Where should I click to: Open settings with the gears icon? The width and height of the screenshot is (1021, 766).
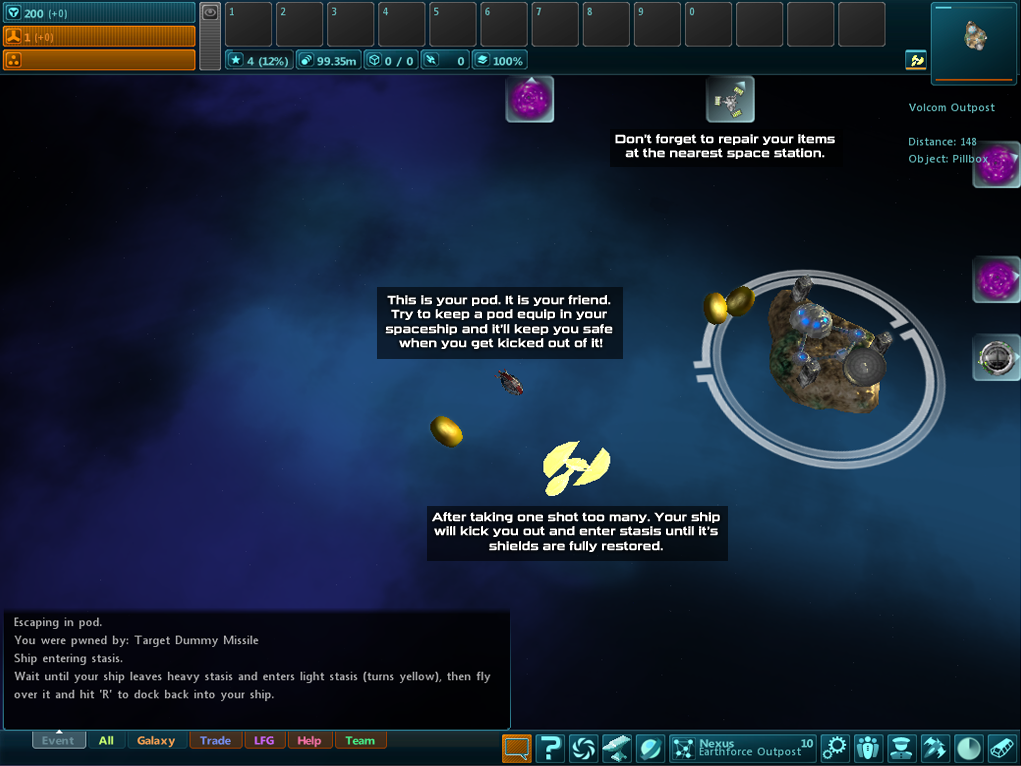(x=834, y=748)
